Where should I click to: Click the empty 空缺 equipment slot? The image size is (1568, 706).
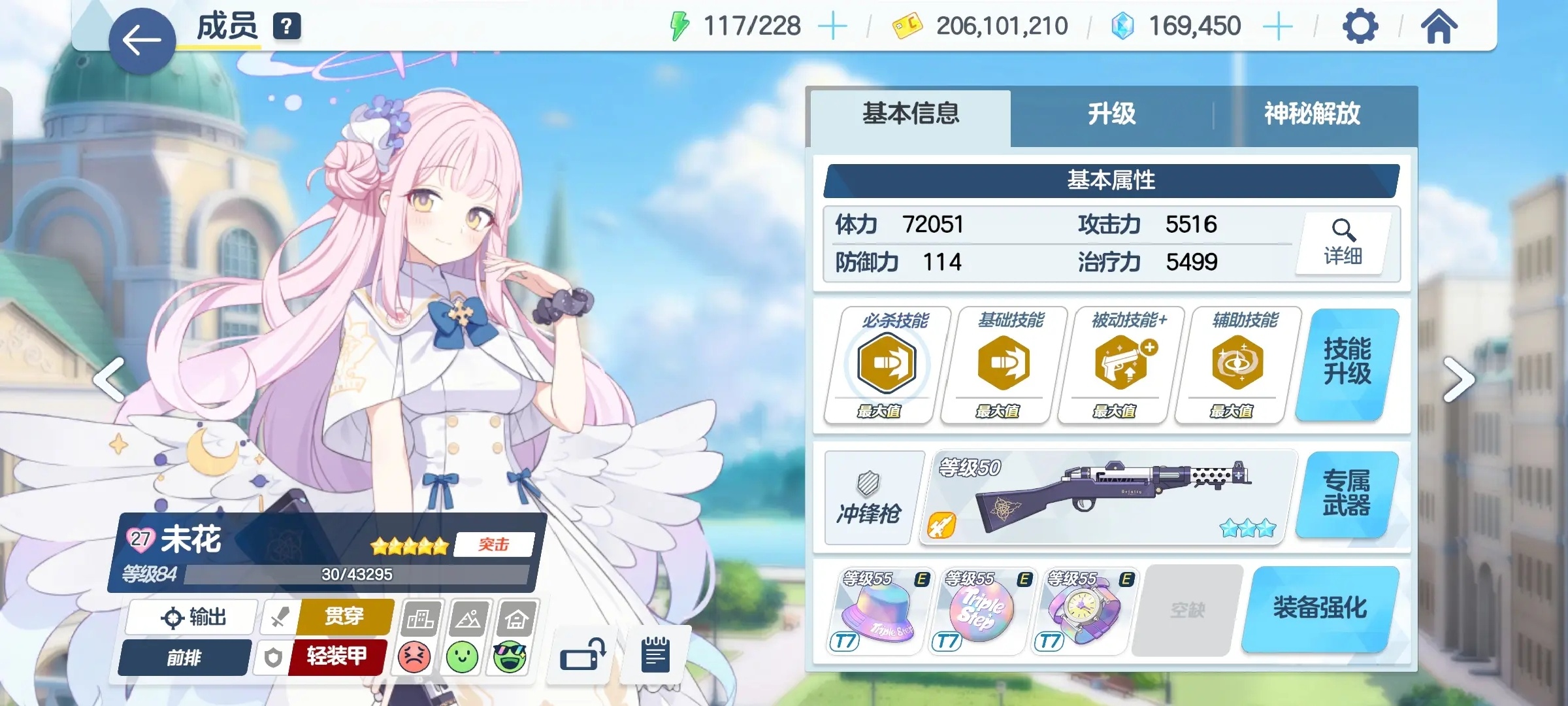pos(1187,611)
